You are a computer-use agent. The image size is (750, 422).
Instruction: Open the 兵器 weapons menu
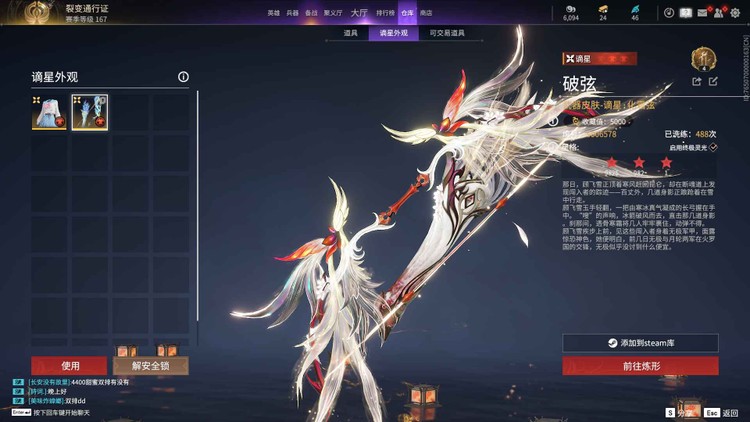[292, 13]
